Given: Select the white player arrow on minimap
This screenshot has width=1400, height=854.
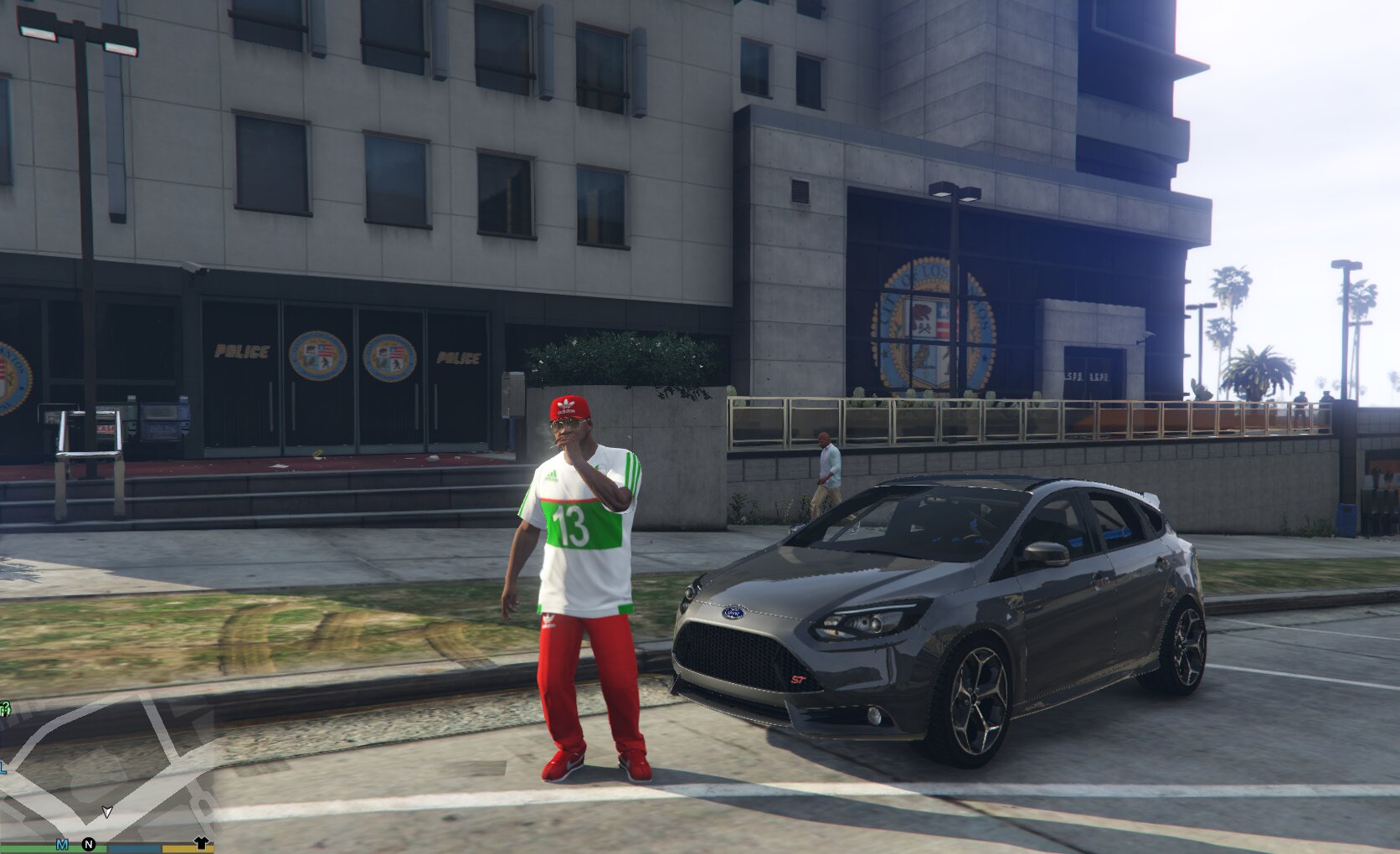Looking at the screenshot, I should tap(107, 811).
